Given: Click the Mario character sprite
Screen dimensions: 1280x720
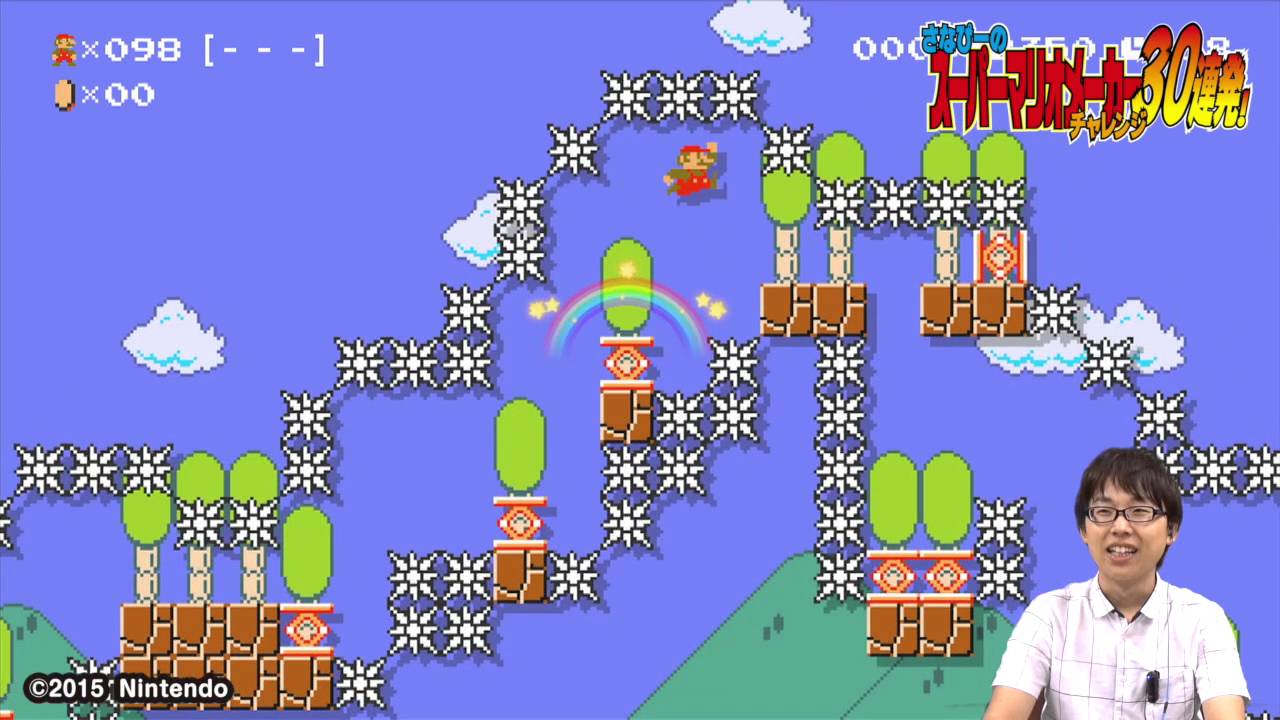Looking at the screenshot, I should (x=690, y=172).
